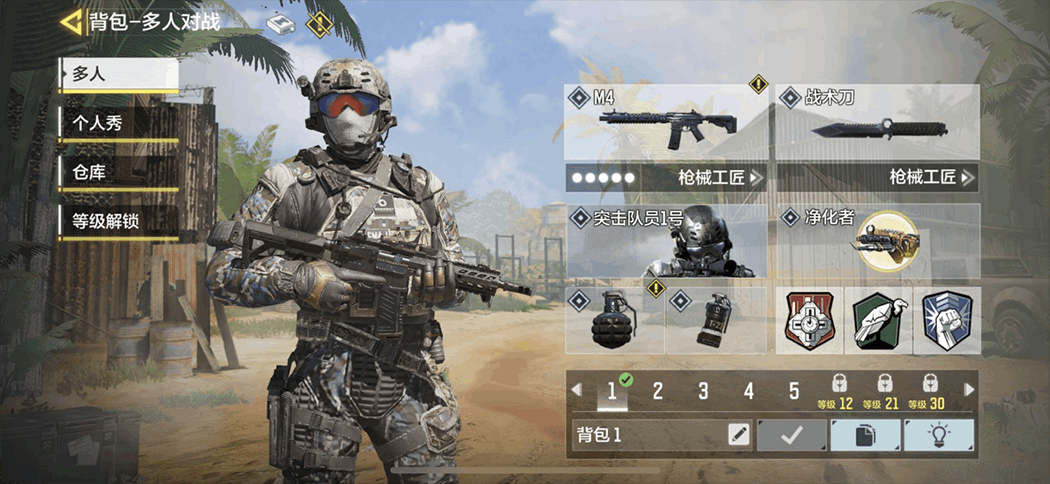The width and height of the screenshot is (1050, 484).
Task: Rename 背包 1 with the pencil icon
Action: pyautogui.click(x=738, y=435)
